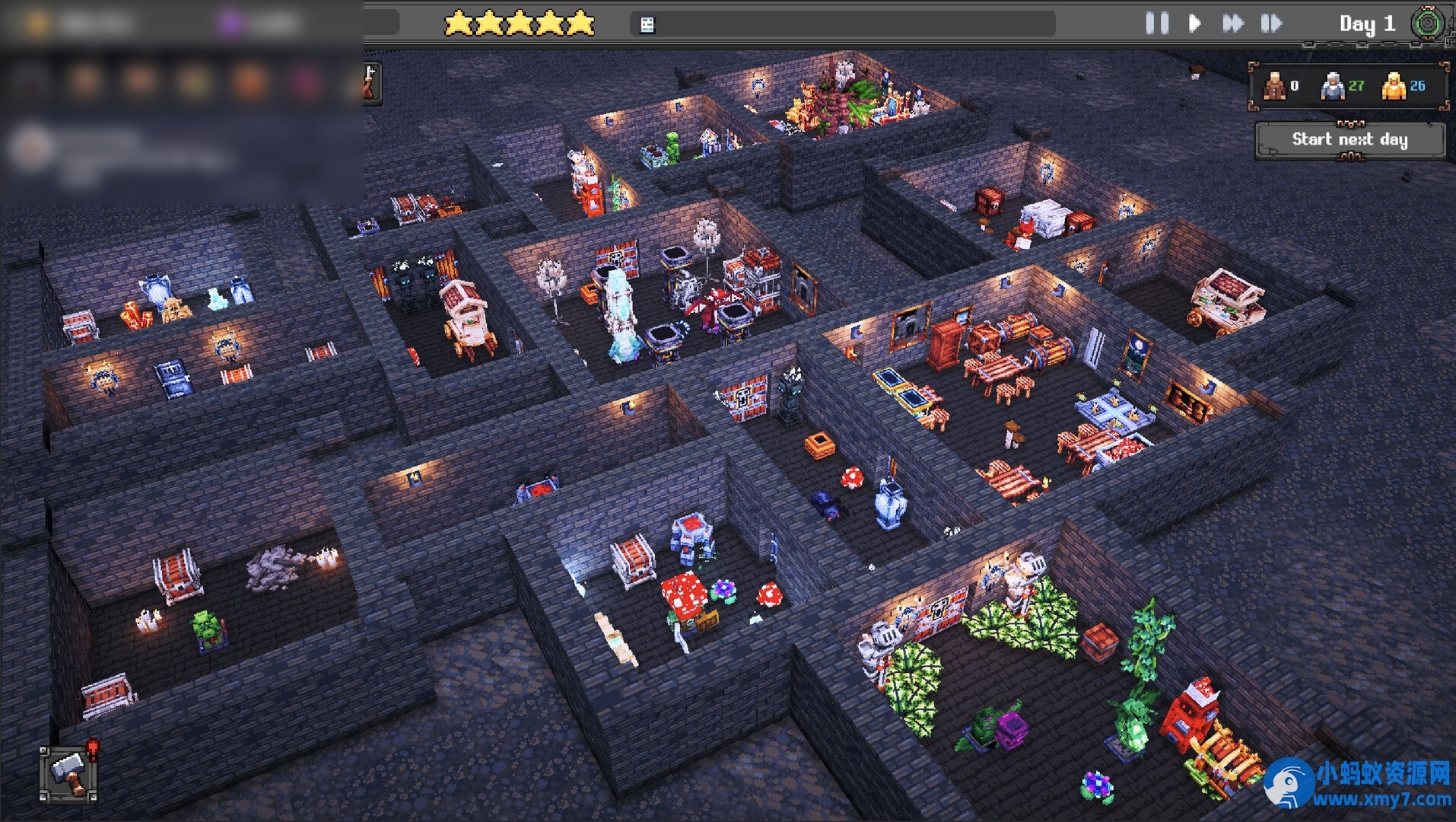This screenshot has width=1456, height=822.
Task: Select the golden-hooded adventurer counter
Action: click(1394, 86)
